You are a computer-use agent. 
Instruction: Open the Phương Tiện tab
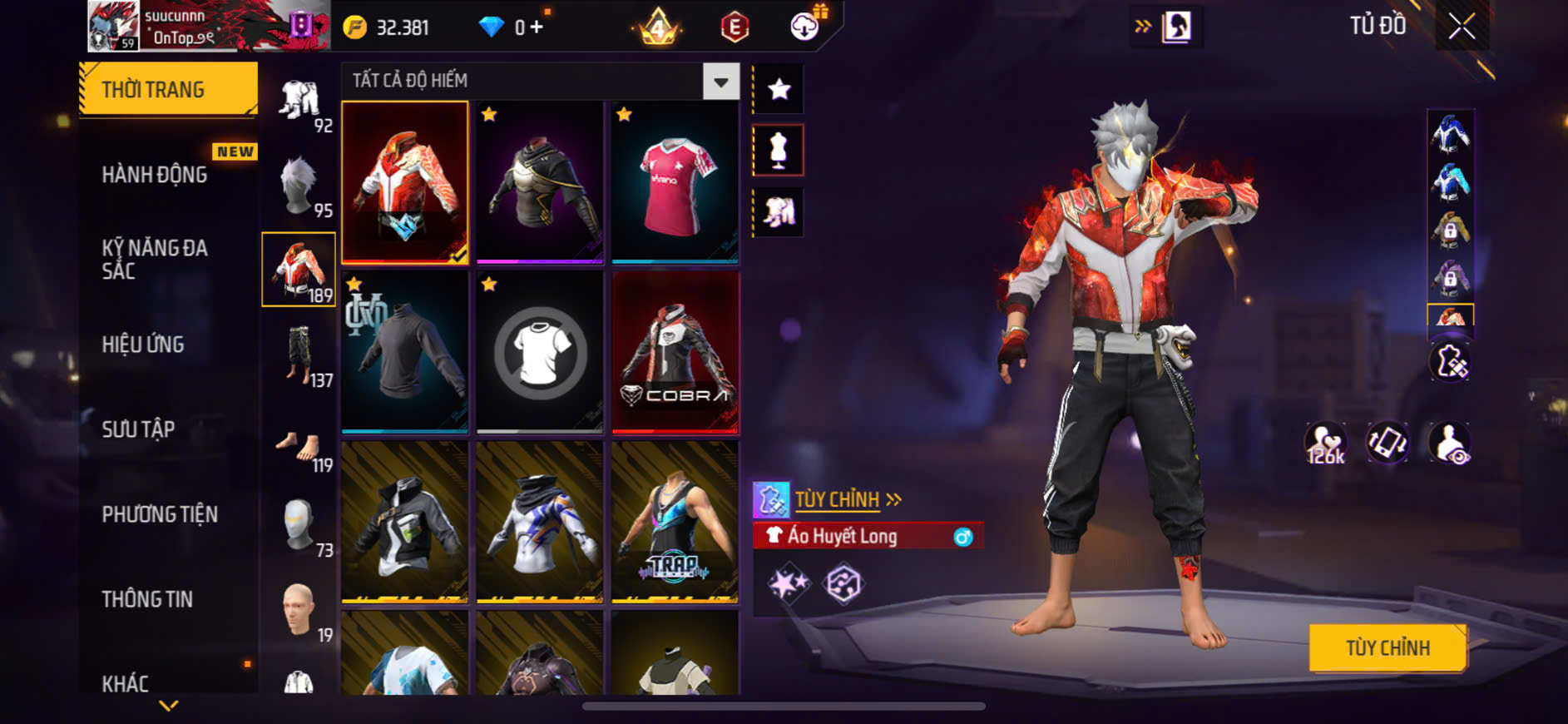click(160, 514)
